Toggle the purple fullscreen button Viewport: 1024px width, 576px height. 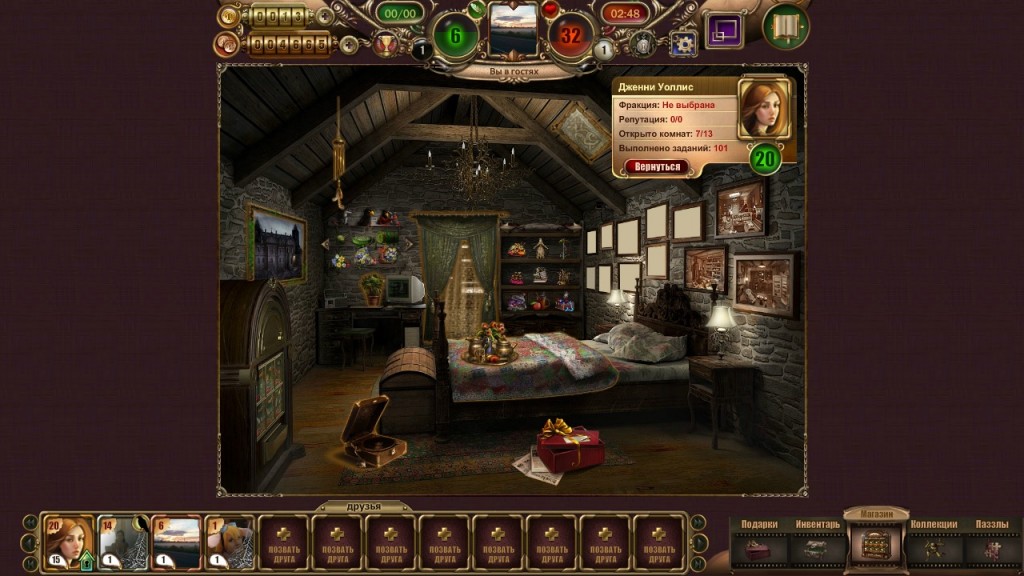coord(724,29)
